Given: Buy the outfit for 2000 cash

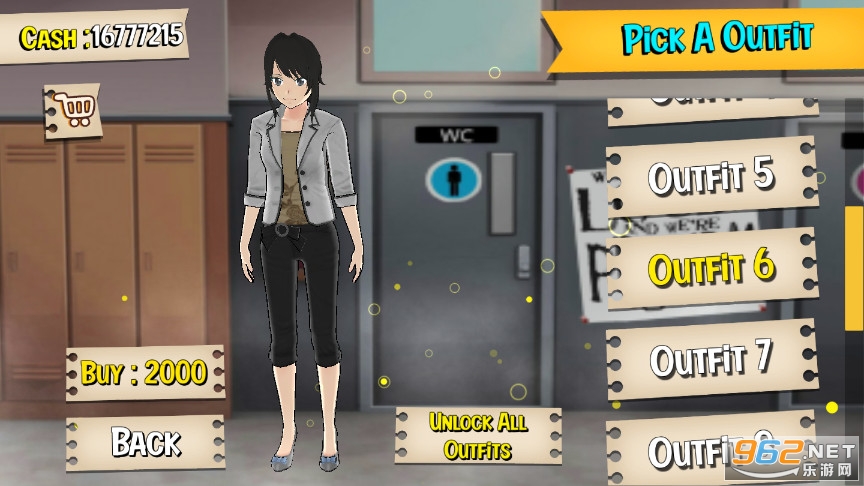Looking at the screenshot, I should tap(144, 373).
